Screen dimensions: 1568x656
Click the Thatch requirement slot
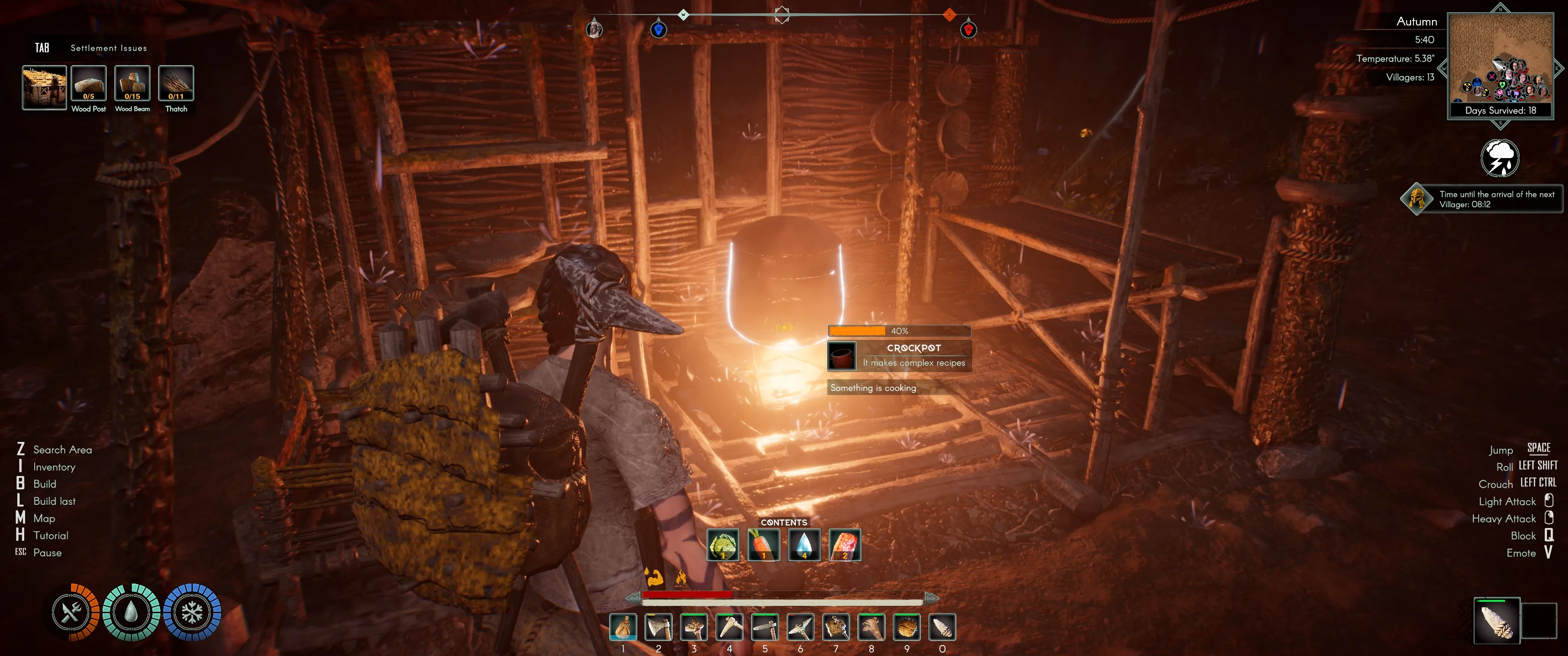[x=176, y=83]
